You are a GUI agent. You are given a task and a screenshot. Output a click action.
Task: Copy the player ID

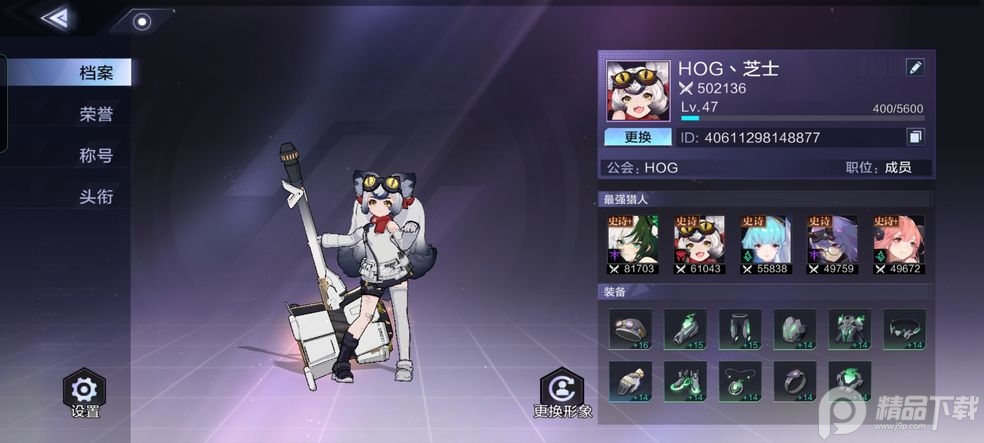click(x=915, y=137)
